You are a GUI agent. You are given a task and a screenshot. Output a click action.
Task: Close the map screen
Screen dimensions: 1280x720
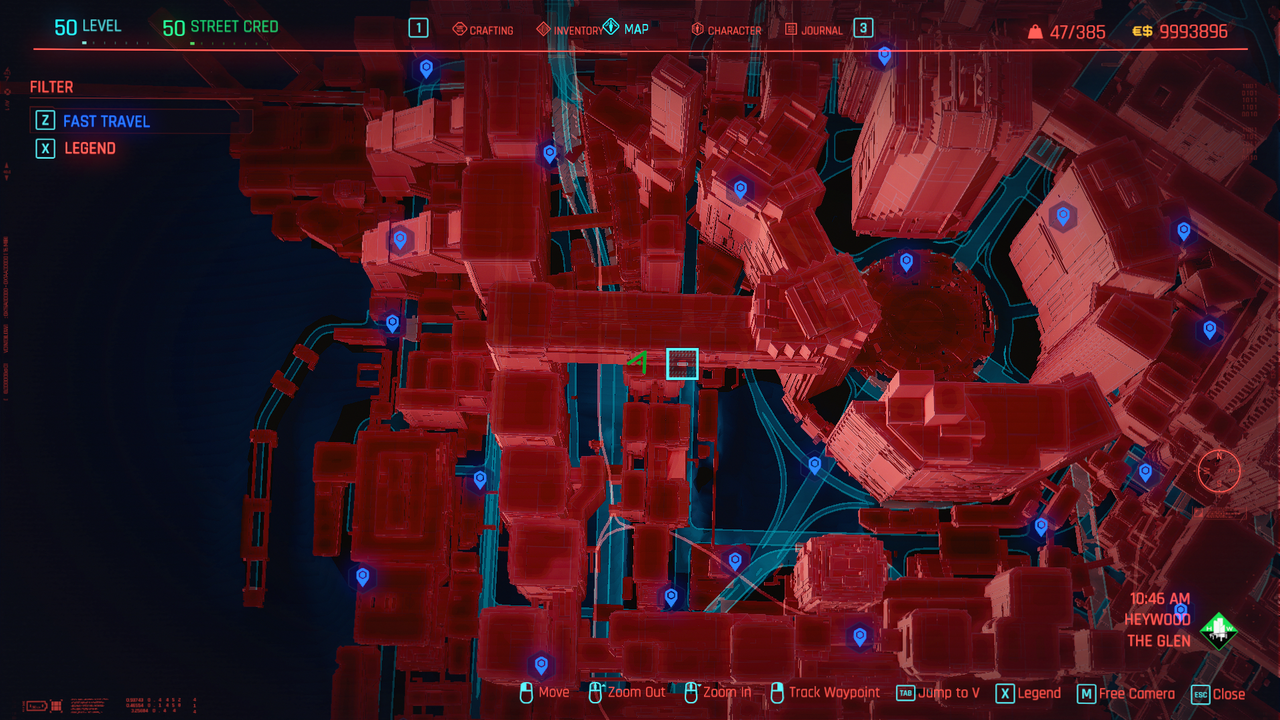(1218, 694)
